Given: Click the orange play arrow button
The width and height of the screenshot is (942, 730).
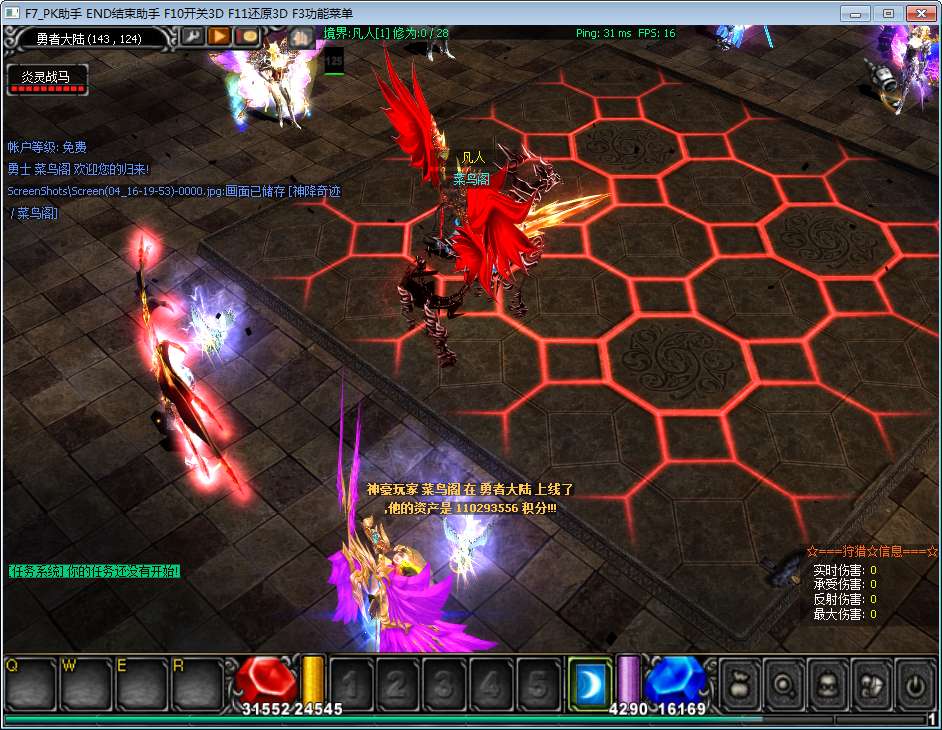Looking at the screenshot, I should 219,37.
